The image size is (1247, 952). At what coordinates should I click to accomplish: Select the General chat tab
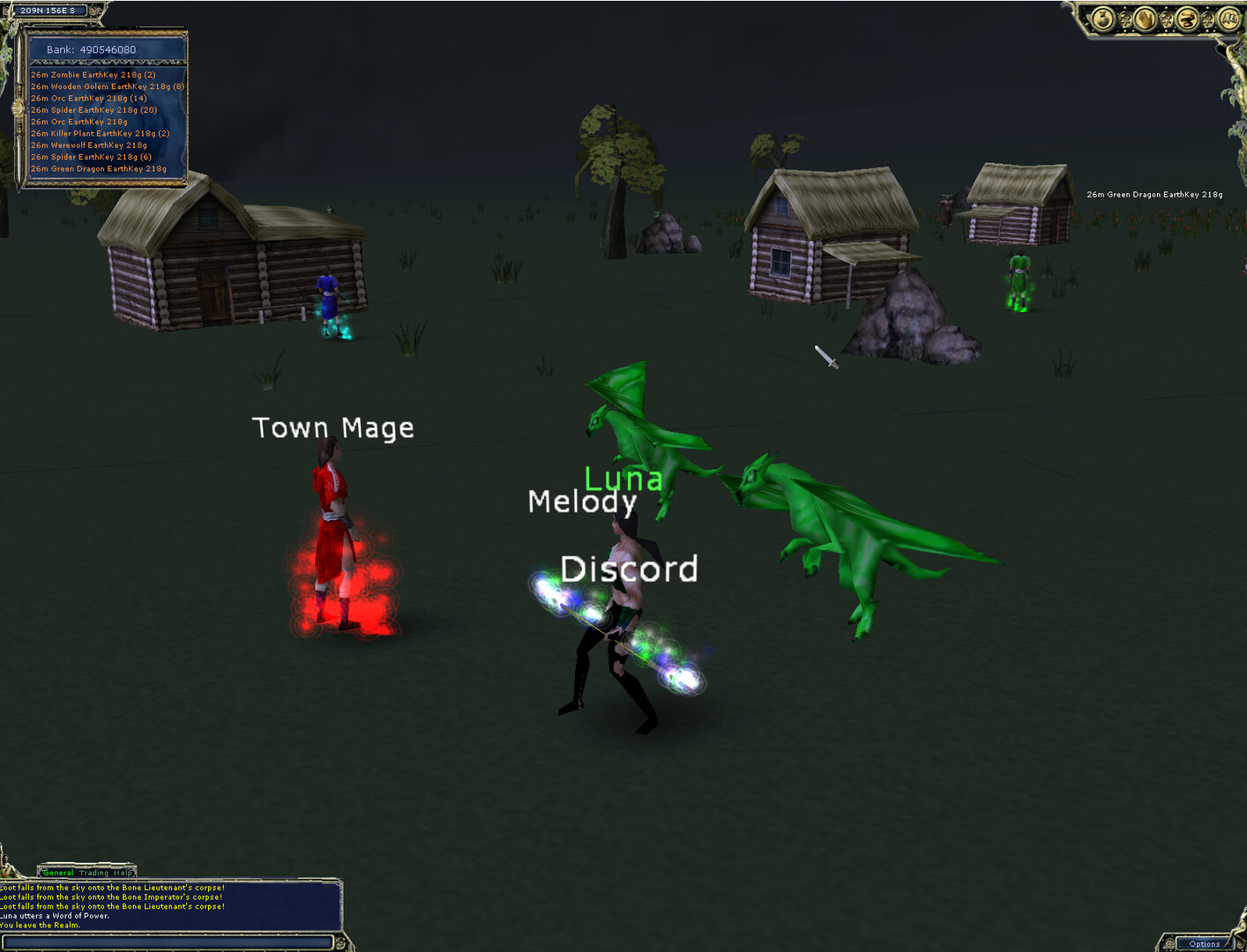click(57, 873)
